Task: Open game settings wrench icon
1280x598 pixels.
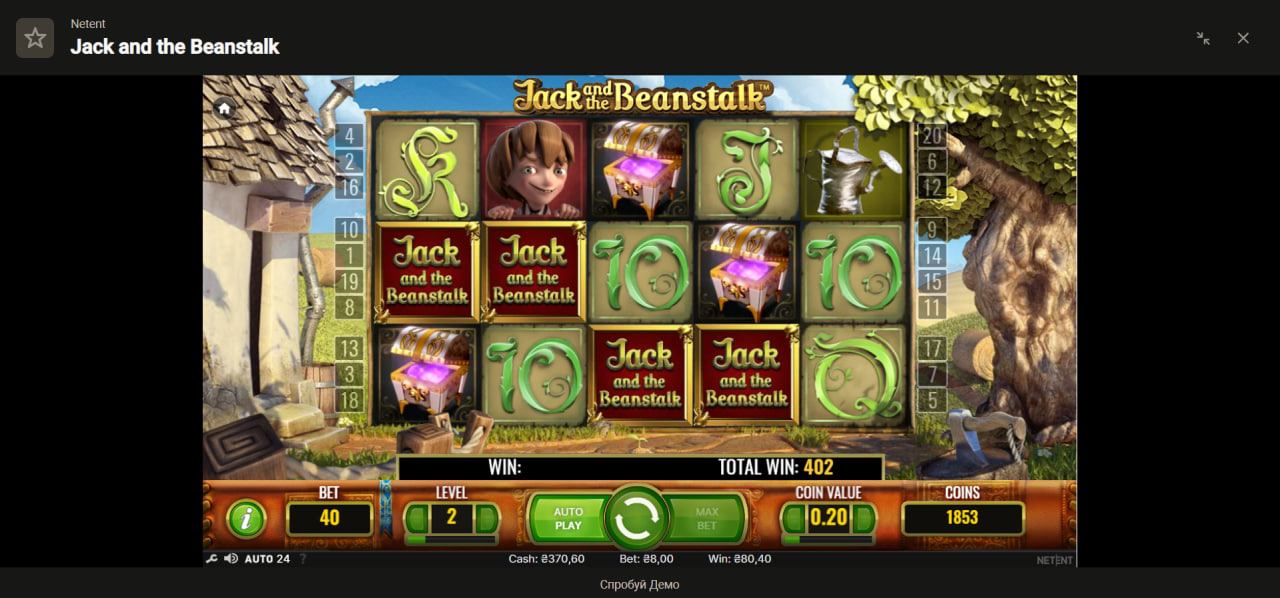Action: tap(211, 559)
